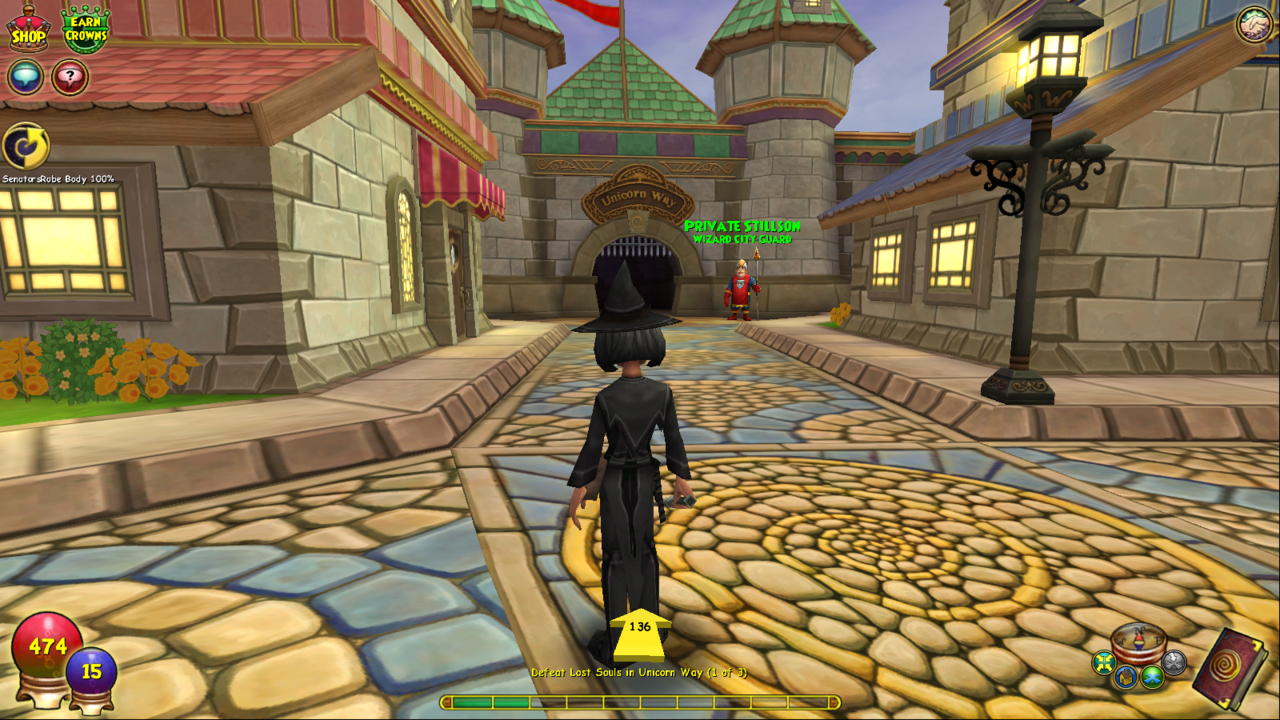
Task: Teleport home using the blue house icon
Action: click(1126, 678)
